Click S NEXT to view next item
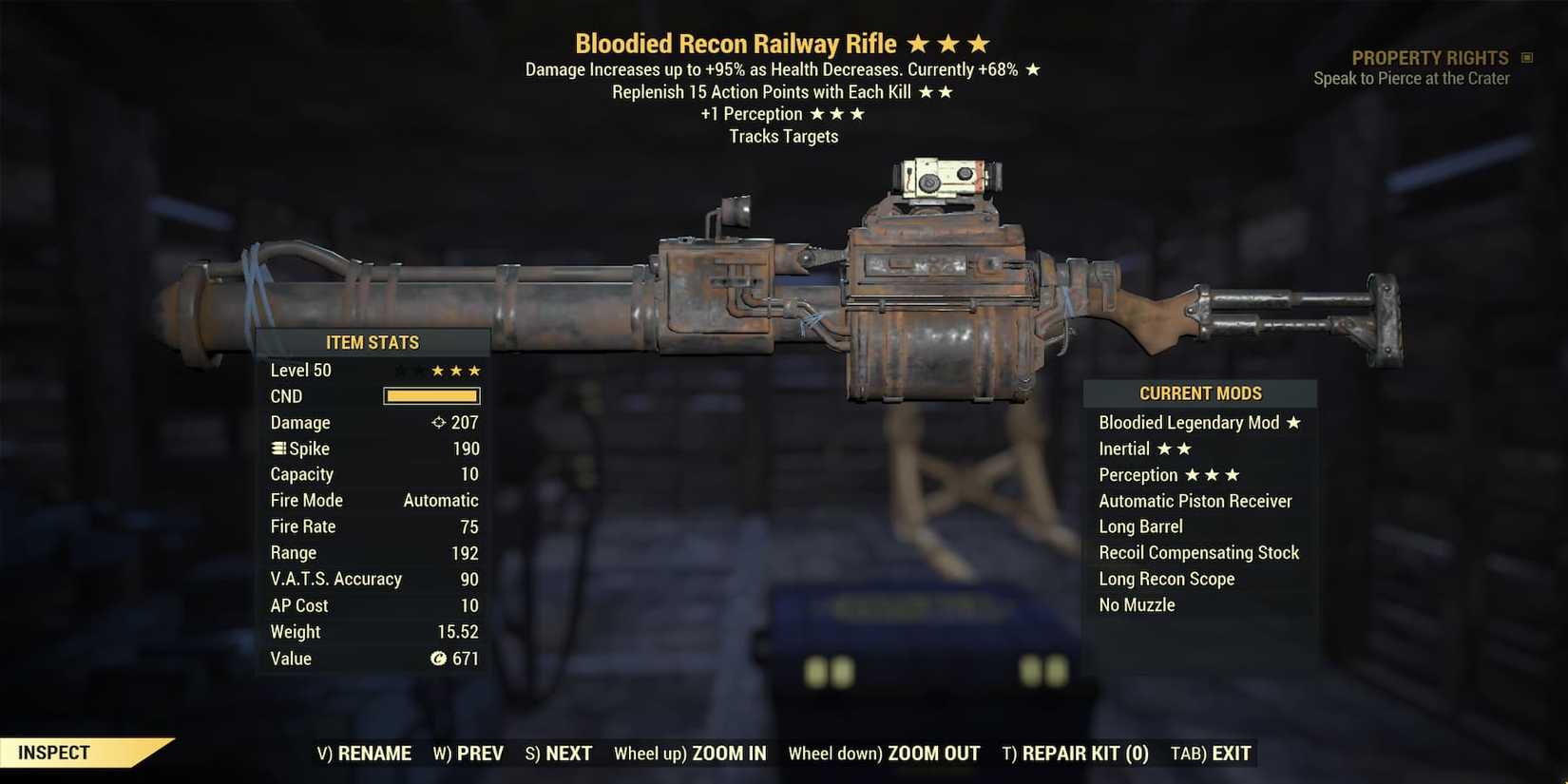This screenshot has height=784, width=1568. 559,753
